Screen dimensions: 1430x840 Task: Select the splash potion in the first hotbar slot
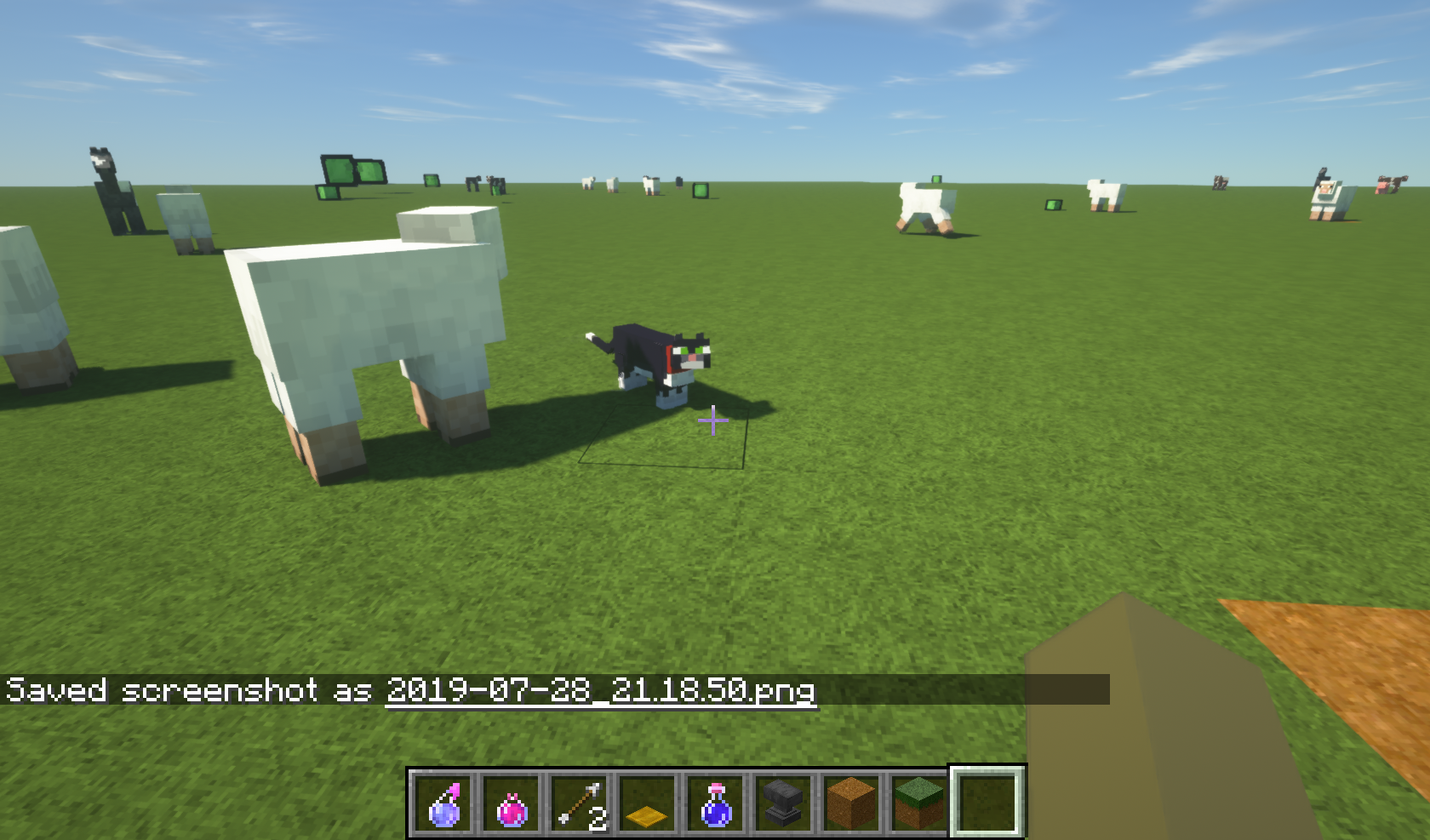pyautogui.click(x=441, y=803)
